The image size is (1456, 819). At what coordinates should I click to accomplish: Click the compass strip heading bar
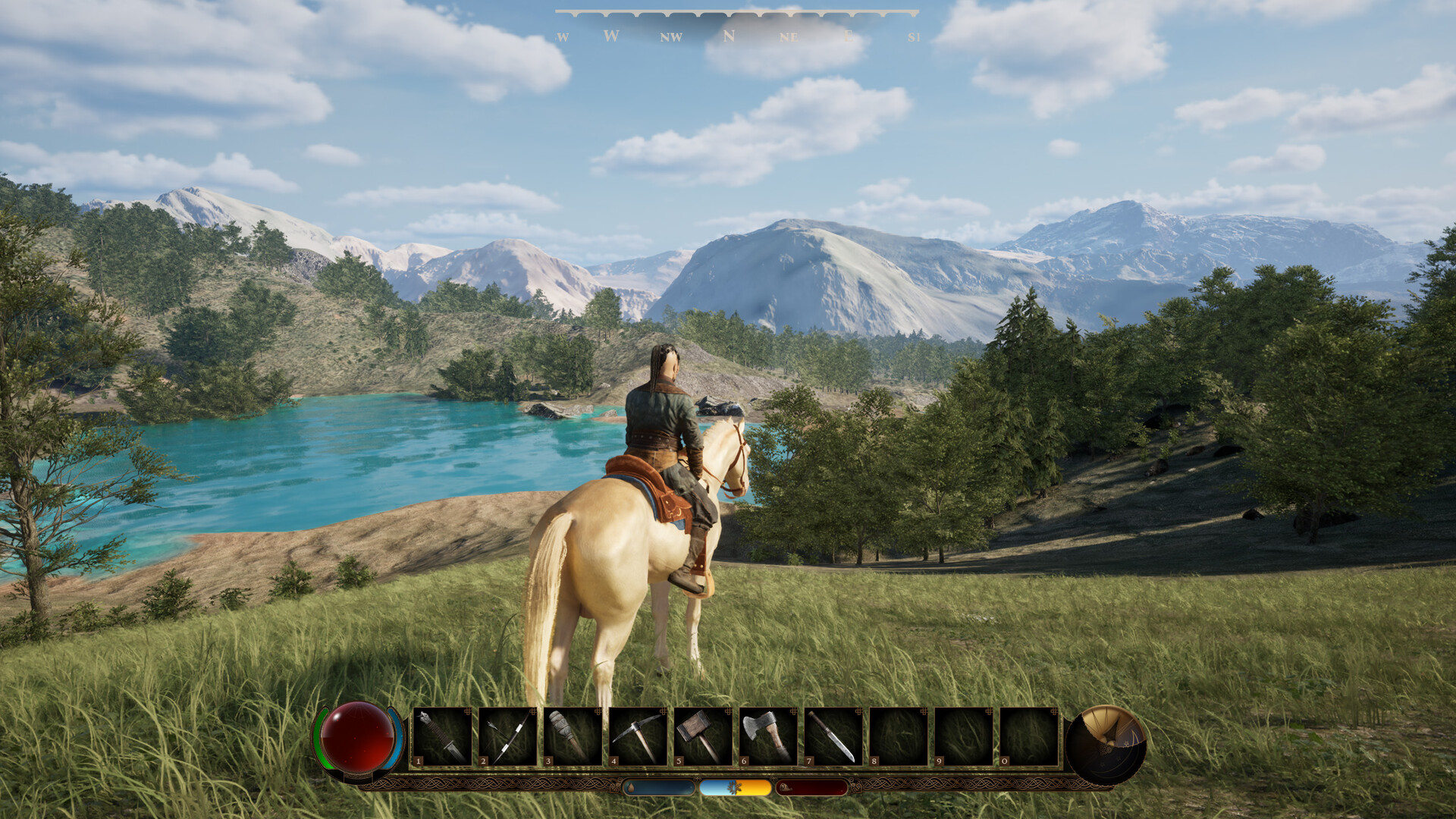[737, 28]
